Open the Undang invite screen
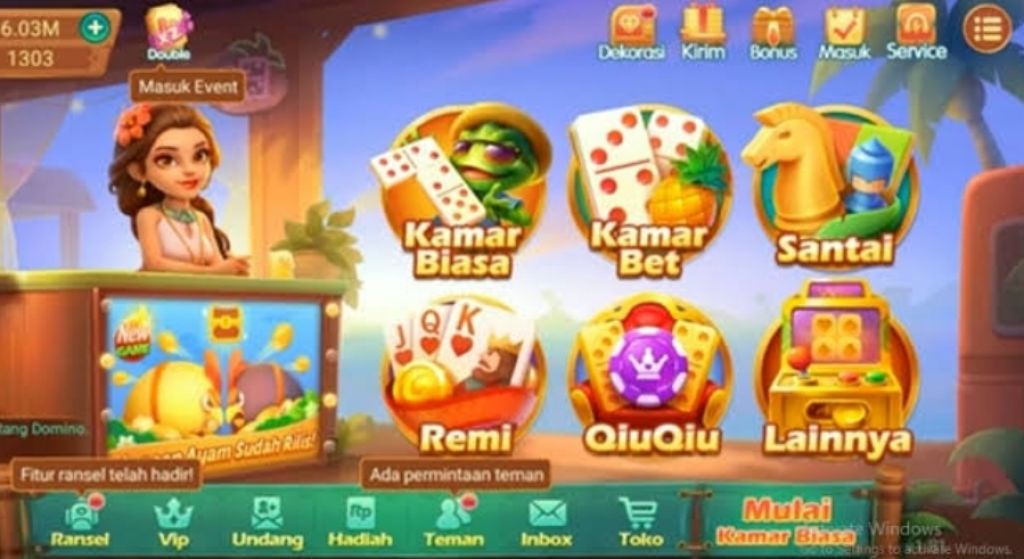This screenshot has height=559, width=1024. point(266,522)
